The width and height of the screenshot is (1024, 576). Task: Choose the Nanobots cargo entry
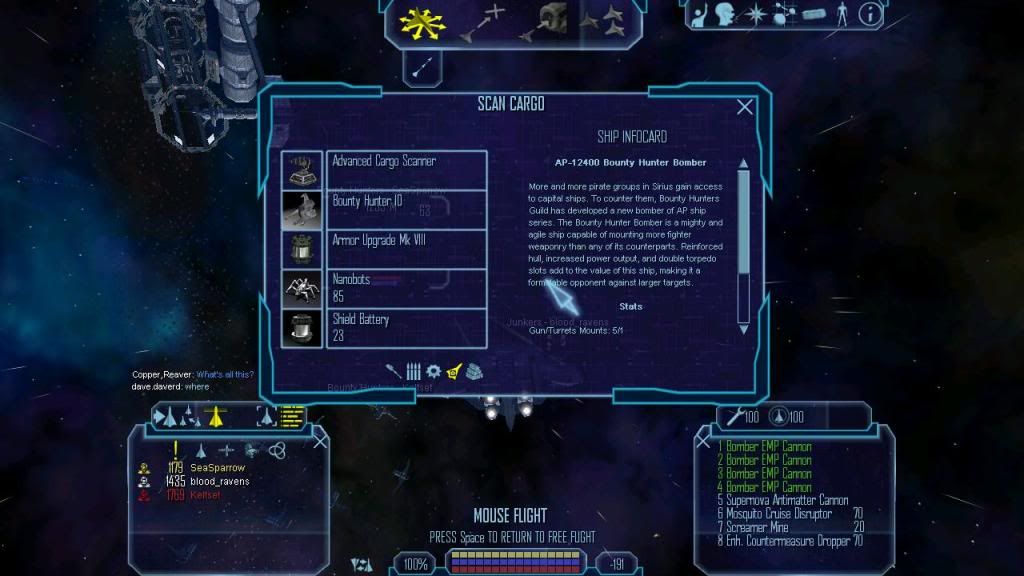pos(406,288)
